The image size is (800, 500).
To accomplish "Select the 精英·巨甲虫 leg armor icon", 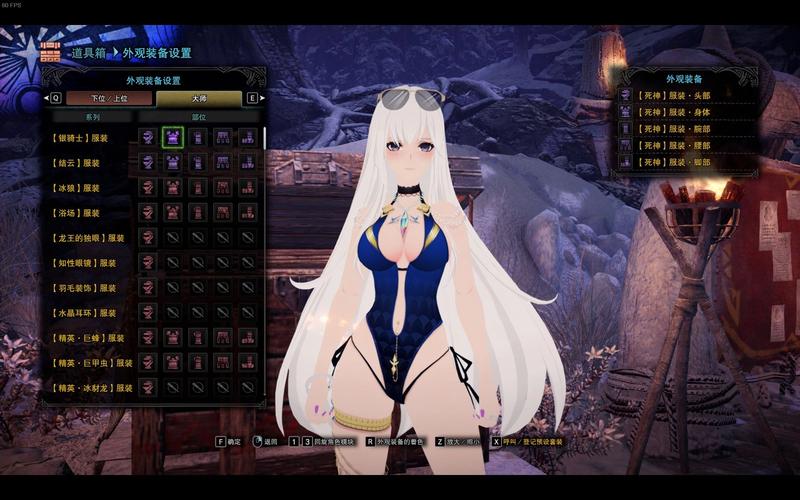I will tap(246, 362).
